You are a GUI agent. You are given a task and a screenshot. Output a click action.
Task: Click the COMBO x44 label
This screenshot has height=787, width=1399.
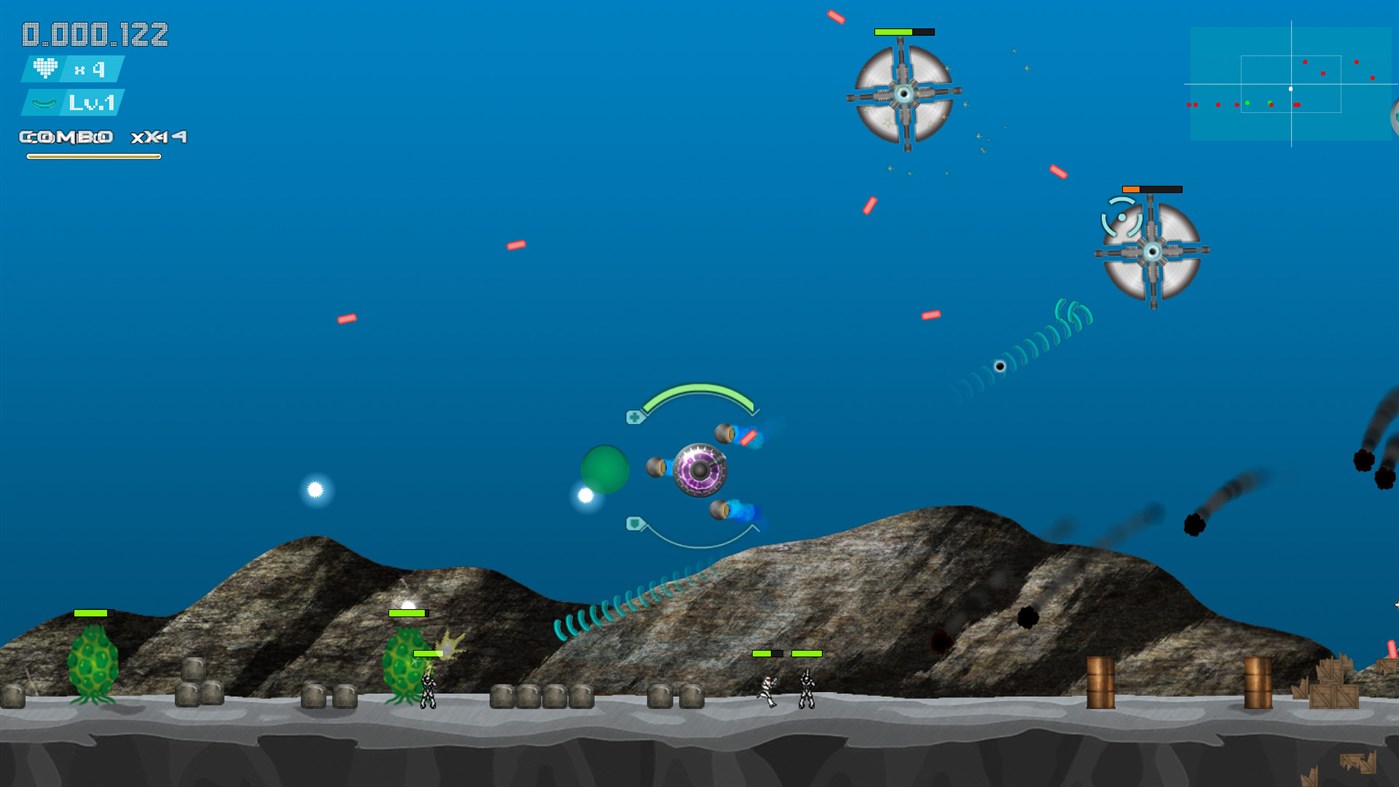click(98, 137)
